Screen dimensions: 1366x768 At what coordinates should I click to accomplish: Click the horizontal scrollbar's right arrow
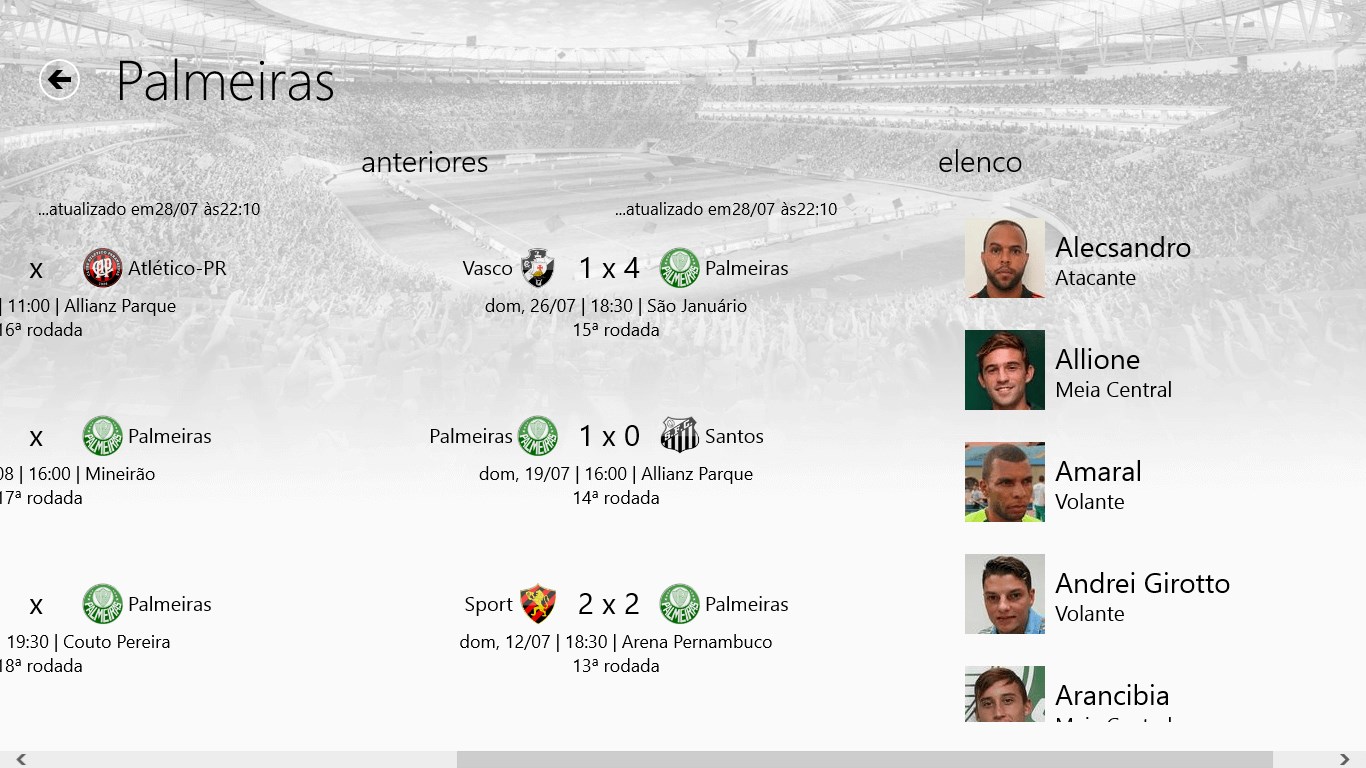1345,760
